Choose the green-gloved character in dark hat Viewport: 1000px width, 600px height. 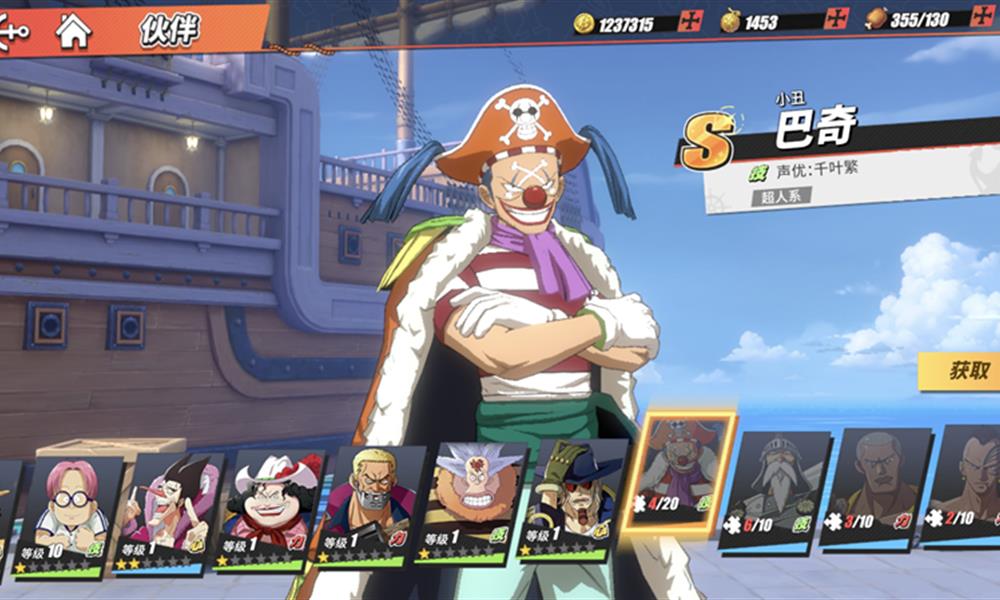(x=572, y=499)
